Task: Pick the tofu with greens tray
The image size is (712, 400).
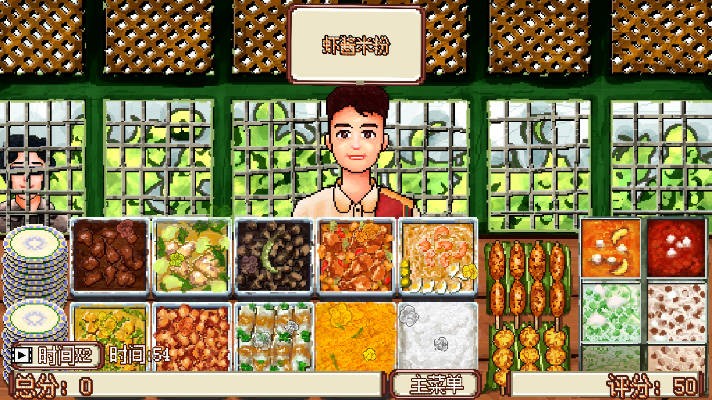Action: [273, 332]
